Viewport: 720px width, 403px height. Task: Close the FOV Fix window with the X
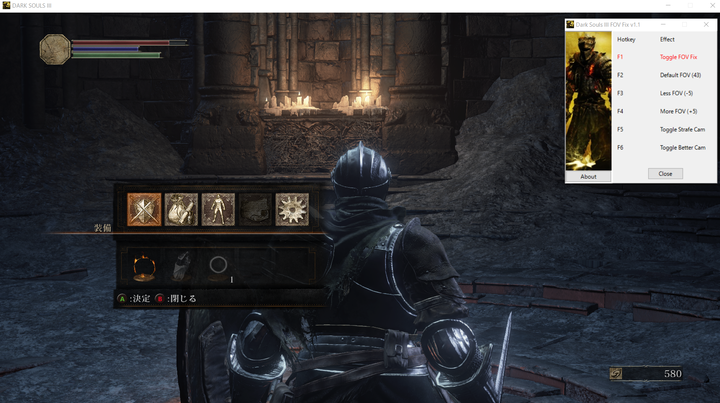(x=706, y=24)
